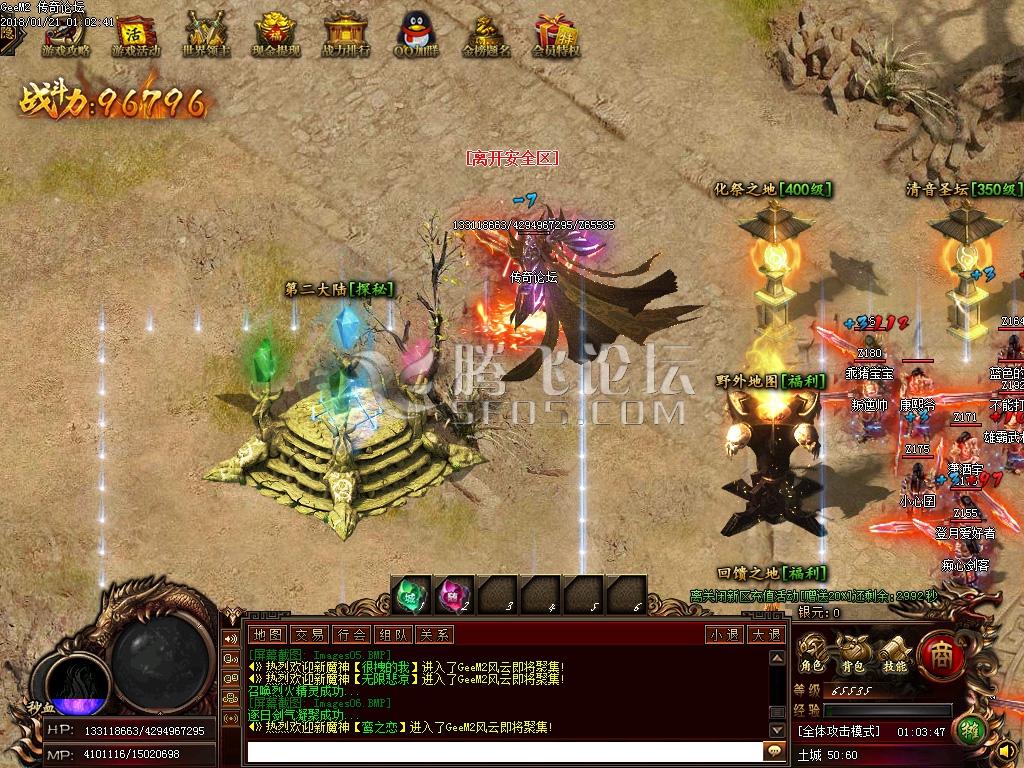Open the 金榜题名 gold icon

(x=486, y=34)
